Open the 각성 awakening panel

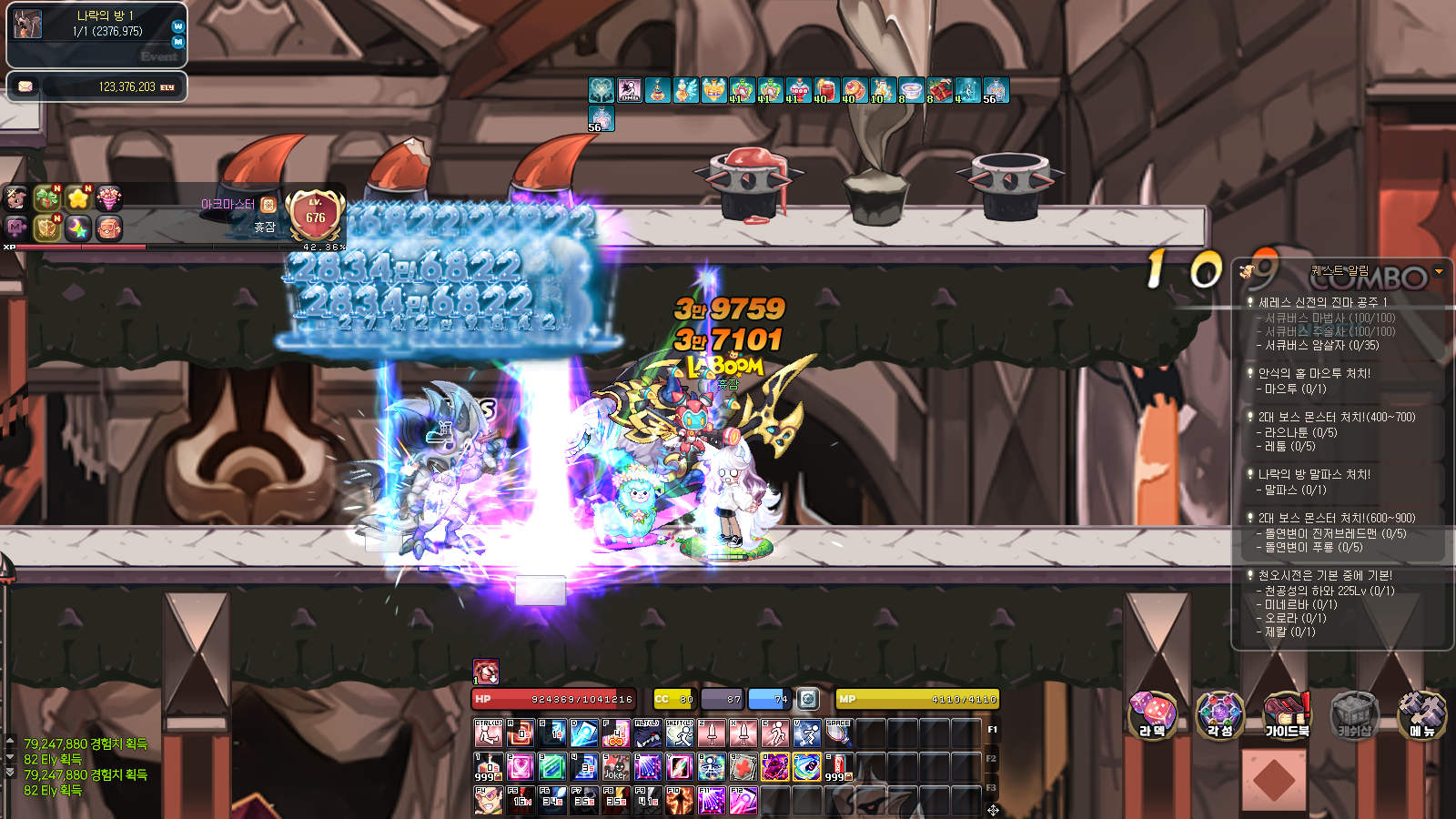point(1219,713)
